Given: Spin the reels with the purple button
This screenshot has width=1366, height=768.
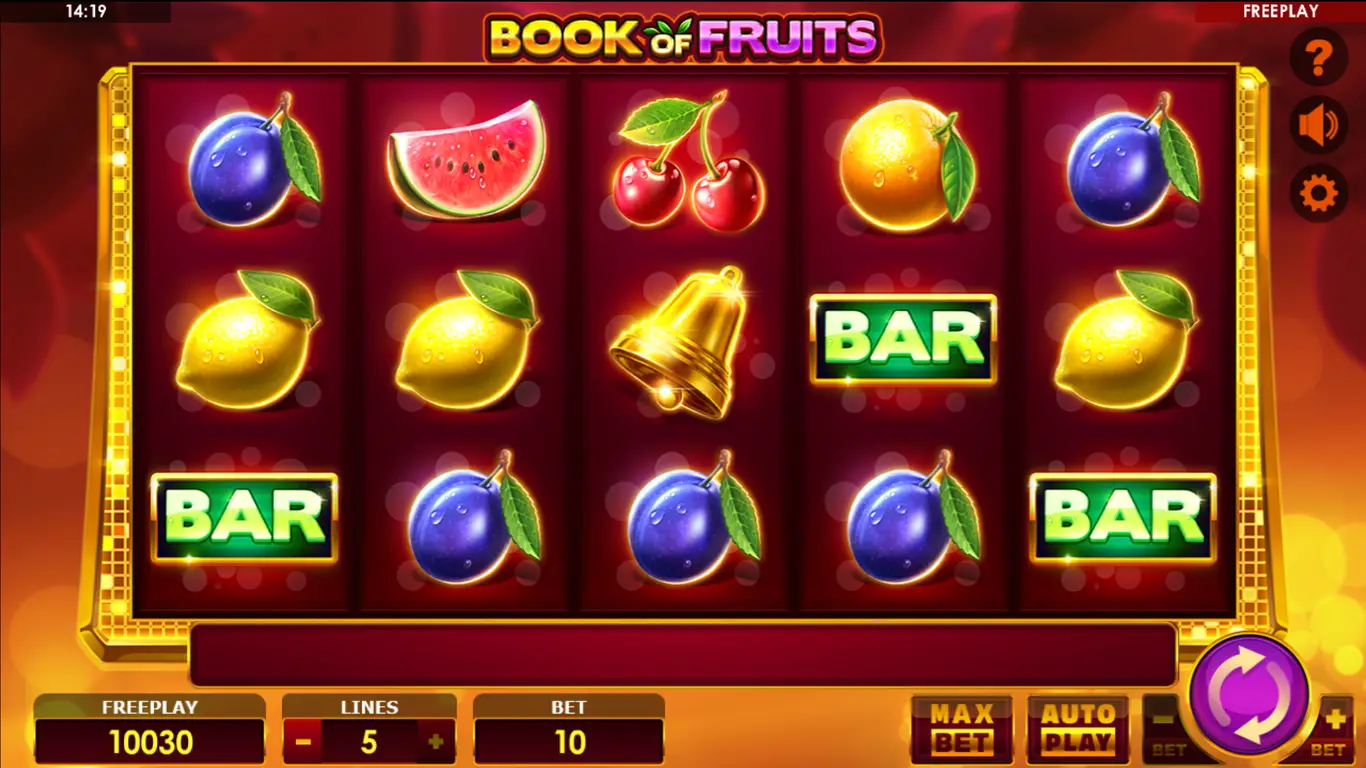Looking at the screenshot, I should (1249, 694).
